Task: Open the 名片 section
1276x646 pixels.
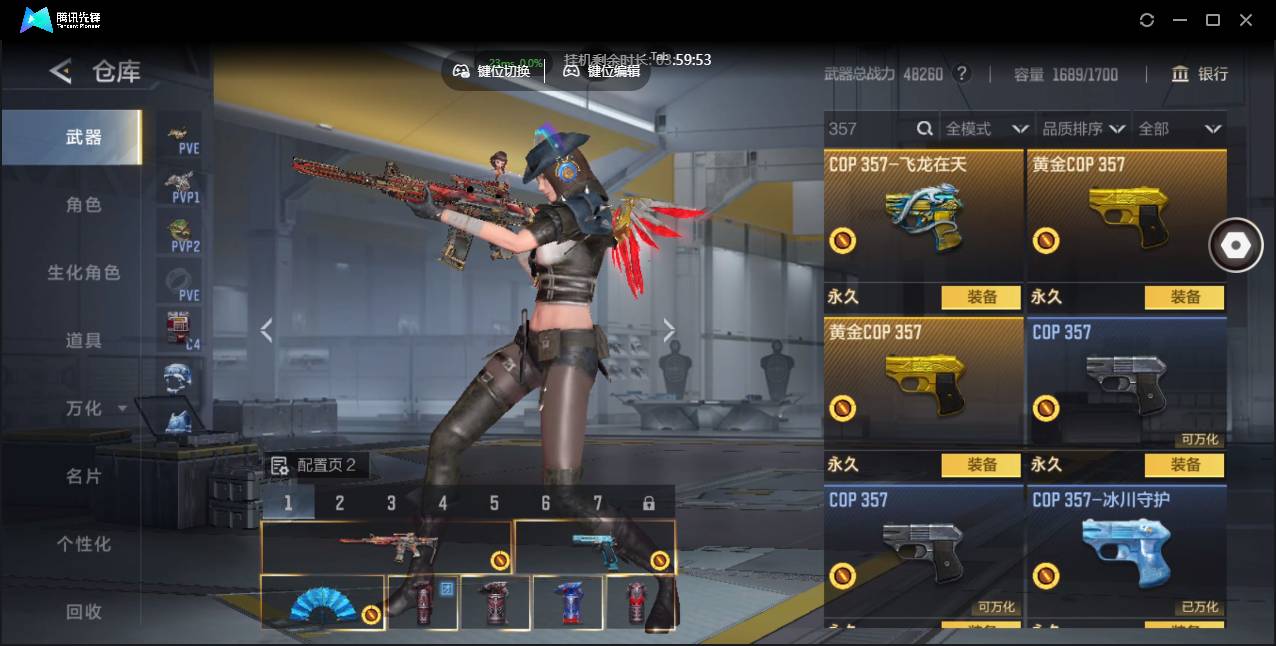Action: (84, 477)
